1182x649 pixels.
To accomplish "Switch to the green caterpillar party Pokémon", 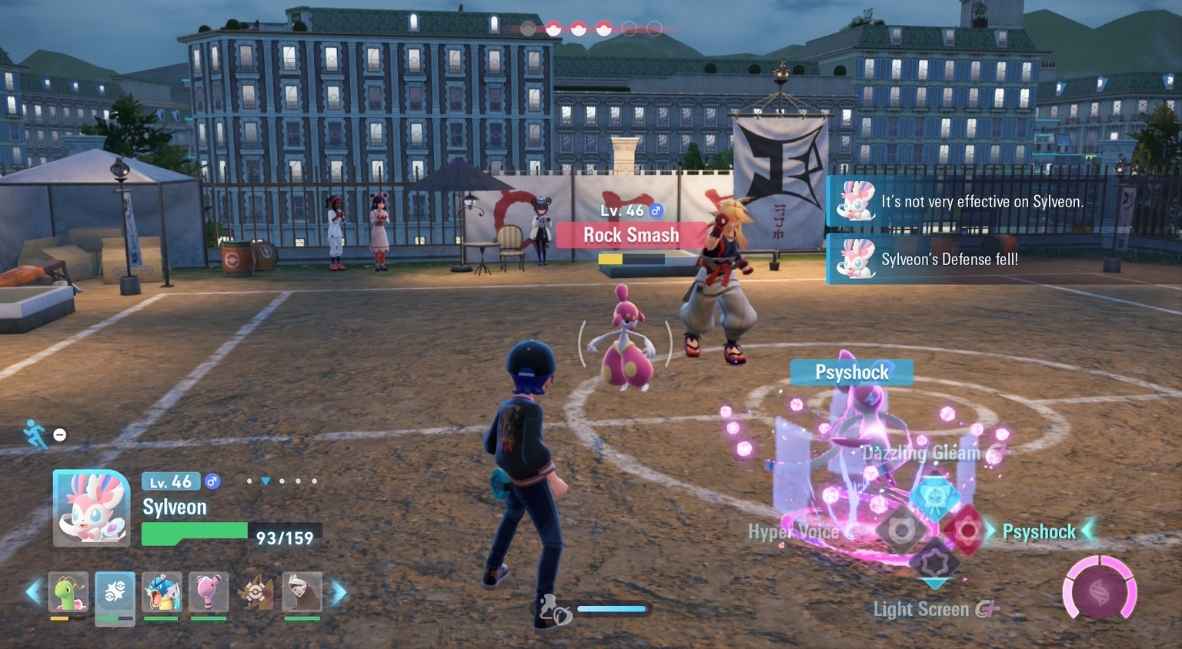I will coord(68,592).
